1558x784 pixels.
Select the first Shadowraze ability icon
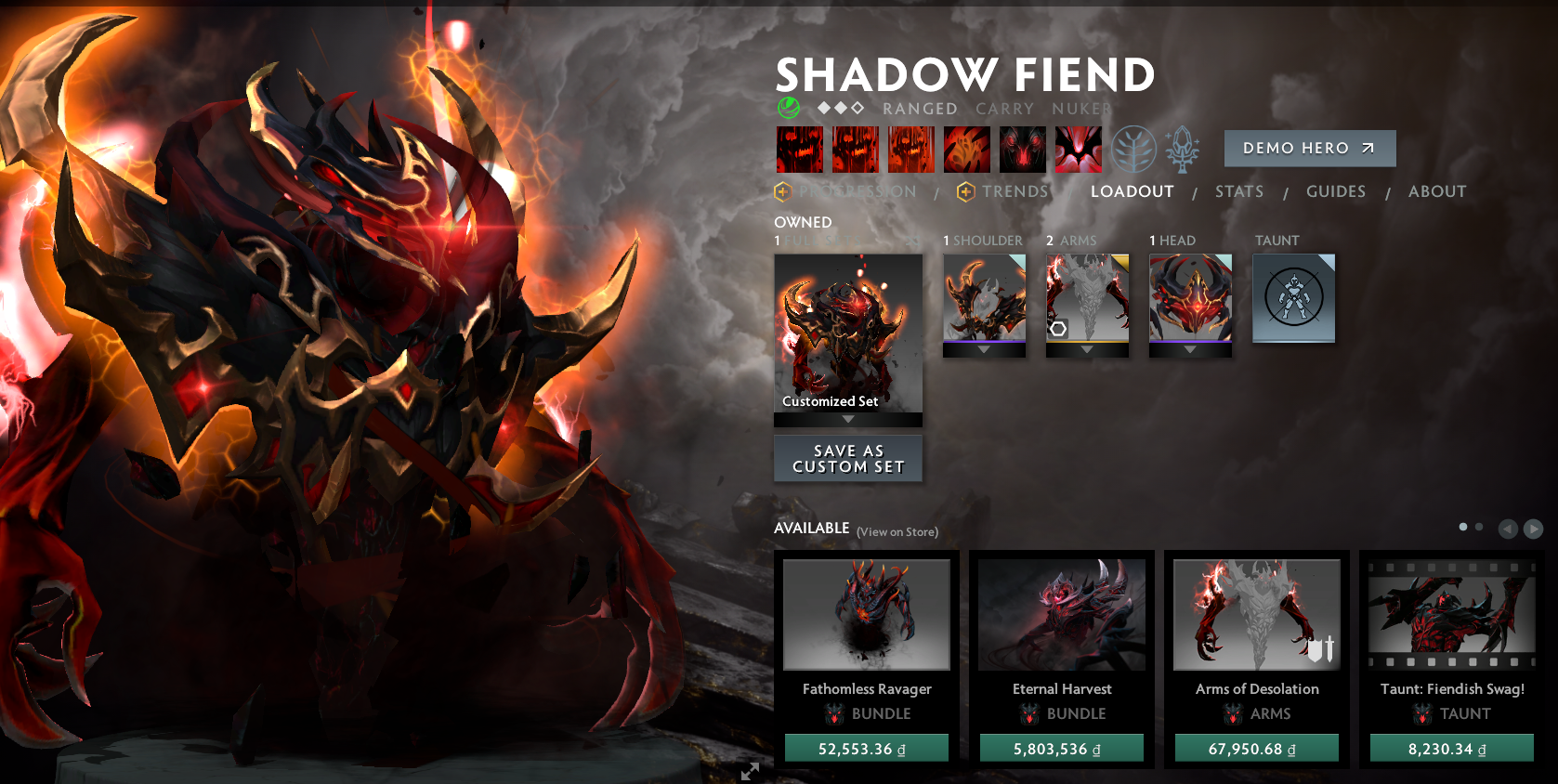[799, 149]
